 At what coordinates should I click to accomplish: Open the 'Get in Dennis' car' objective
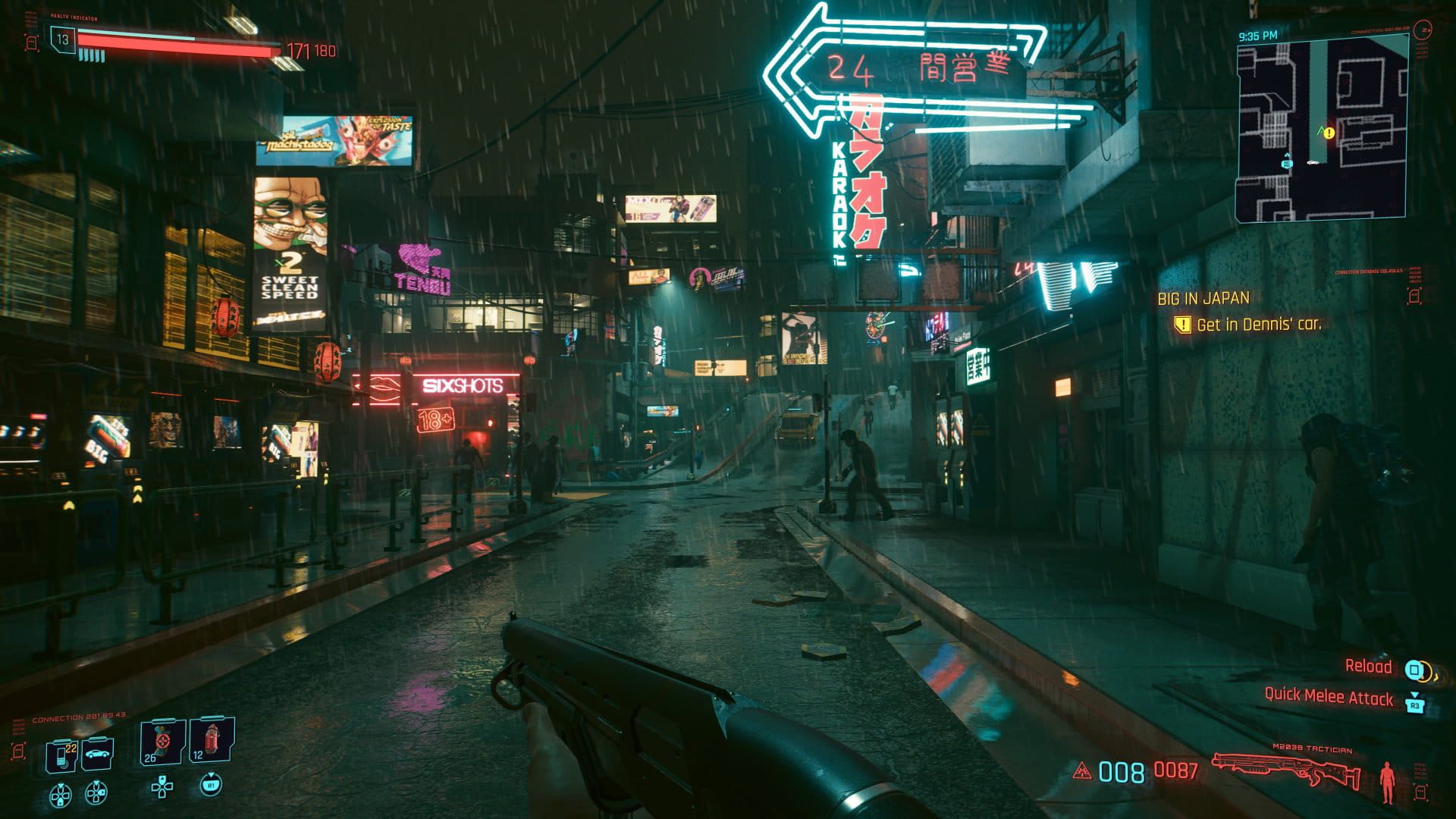pos(1259,325)
